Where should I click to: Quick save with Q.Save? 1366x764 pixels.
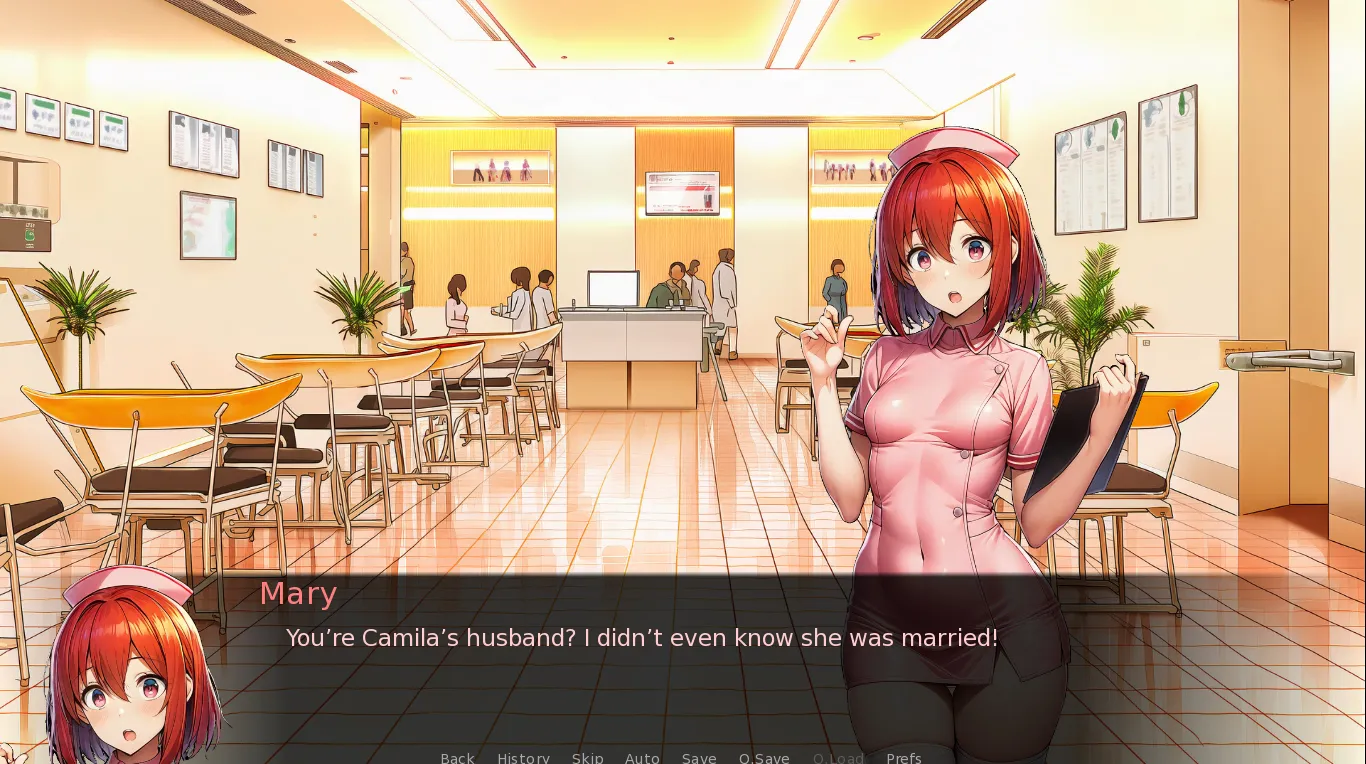(764, 757)
